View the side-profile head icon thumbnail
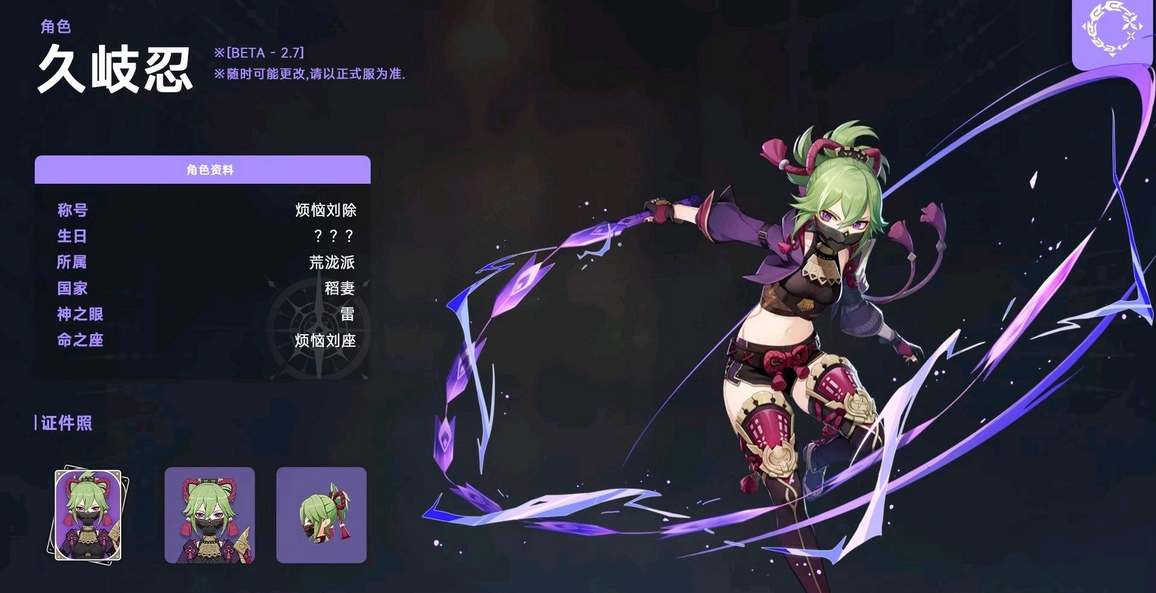1156x593 pixels. 321,514
